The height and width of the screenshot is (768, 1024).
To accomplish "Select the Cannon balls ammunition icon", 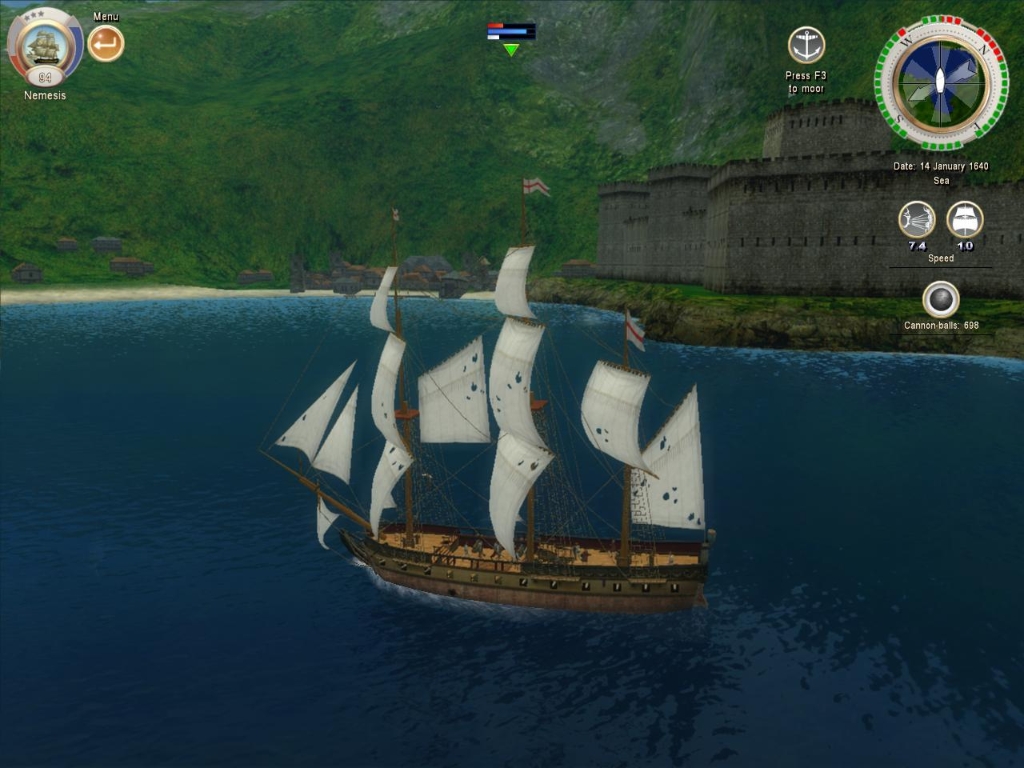I will pyautogui.click(x=940, y=298).
